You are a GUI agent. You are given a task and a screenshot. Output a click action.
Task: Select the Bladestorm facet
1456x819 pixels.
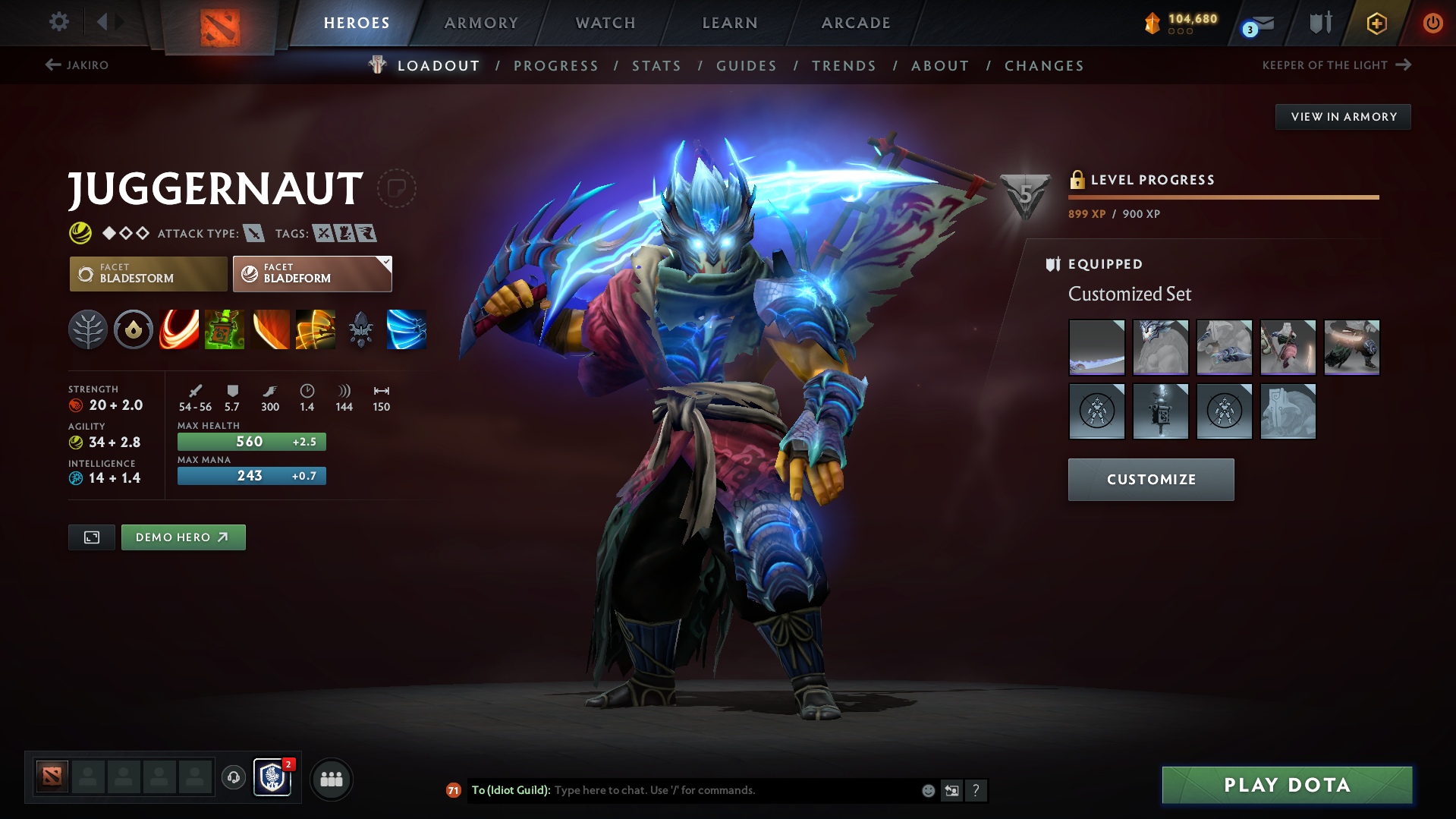148,273
